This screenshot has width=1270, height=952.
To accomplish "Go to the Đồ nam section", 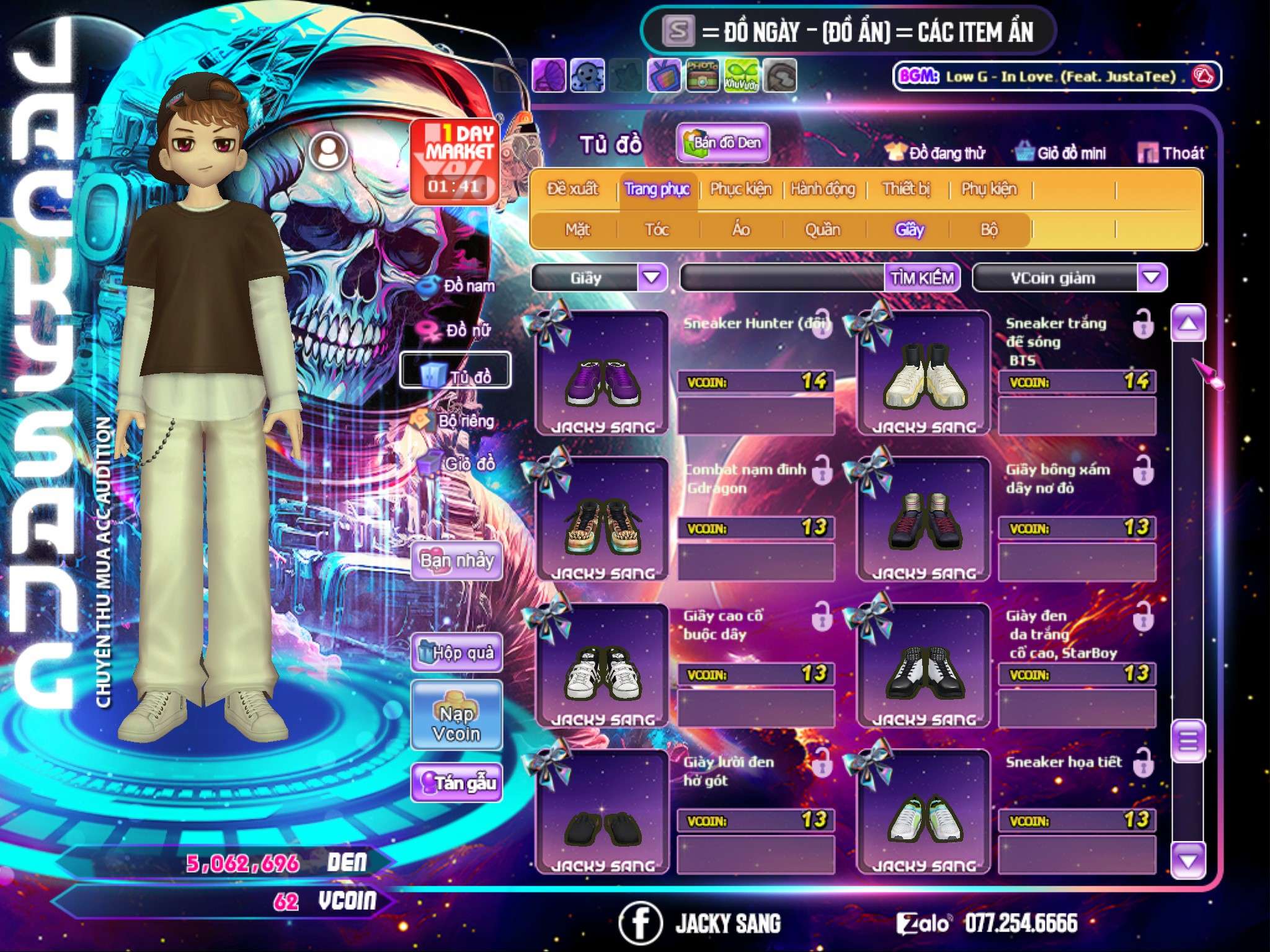I will (459, 286).
